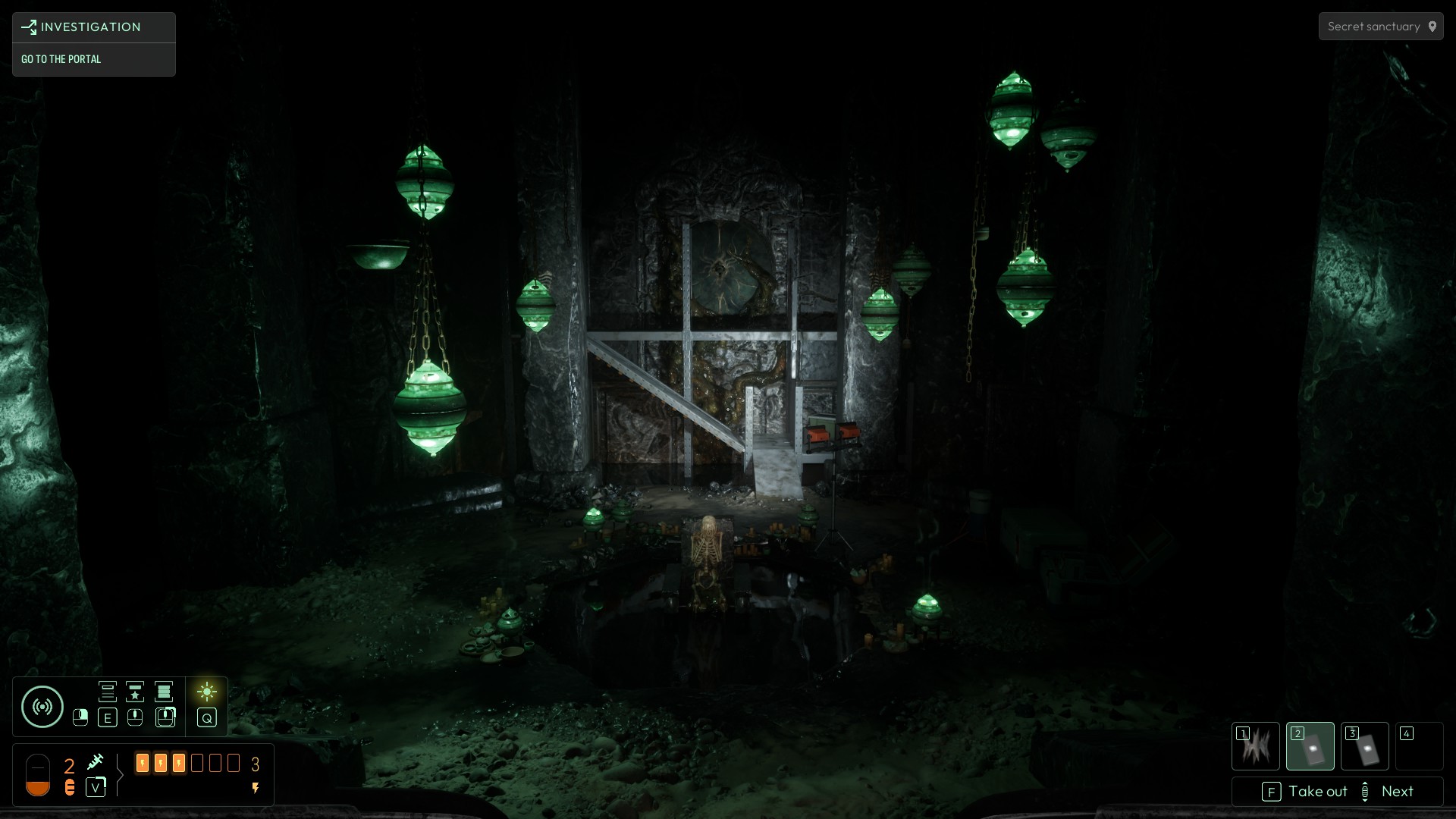1456x819 pixels.
Task: Toggle the first charged battery cell
Action: tap(143, 764)
